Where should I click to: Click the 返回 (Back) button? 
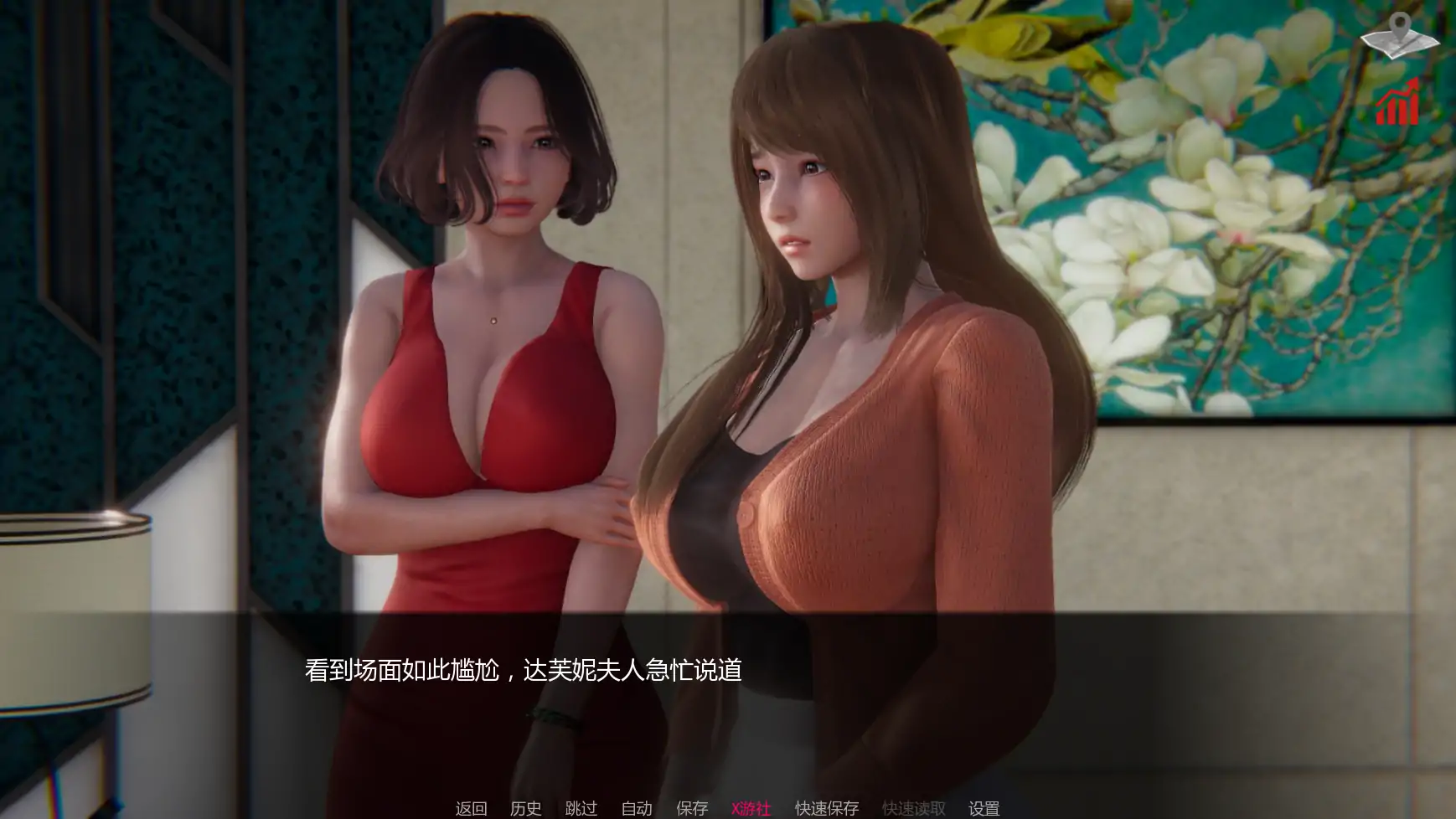click(x=471, y=808)
